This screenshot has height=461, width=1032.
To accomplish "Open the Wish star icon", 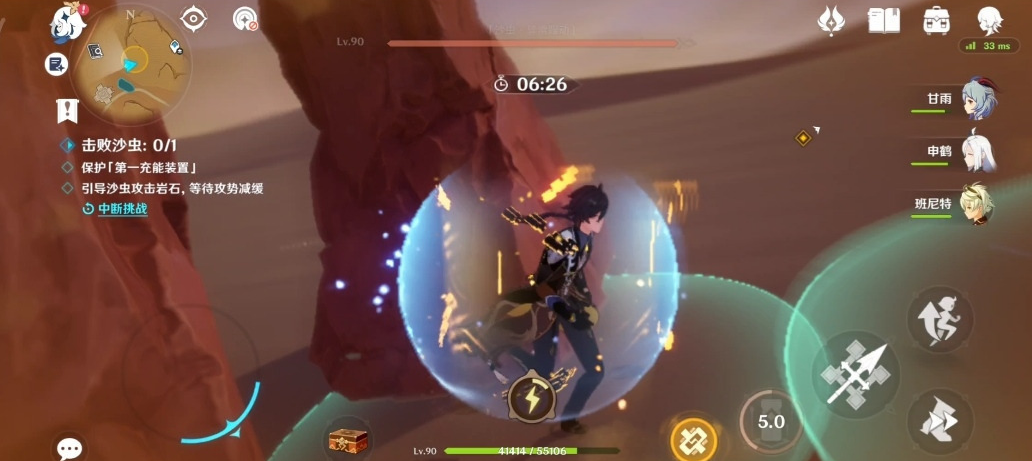I will tap(831, 20).
